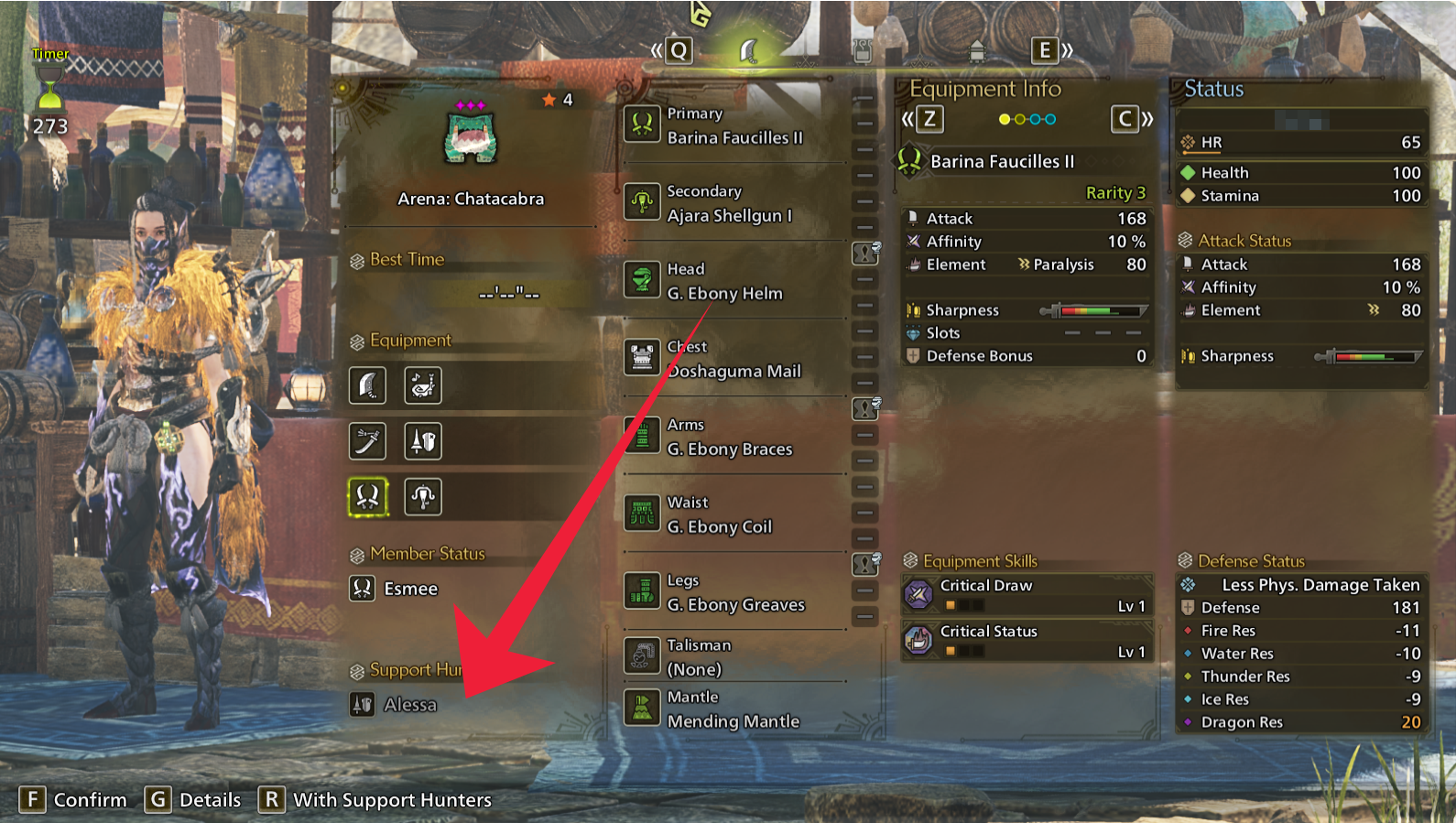
Task: Click the Critical Draw skill icon
Action: click(918, 594)
